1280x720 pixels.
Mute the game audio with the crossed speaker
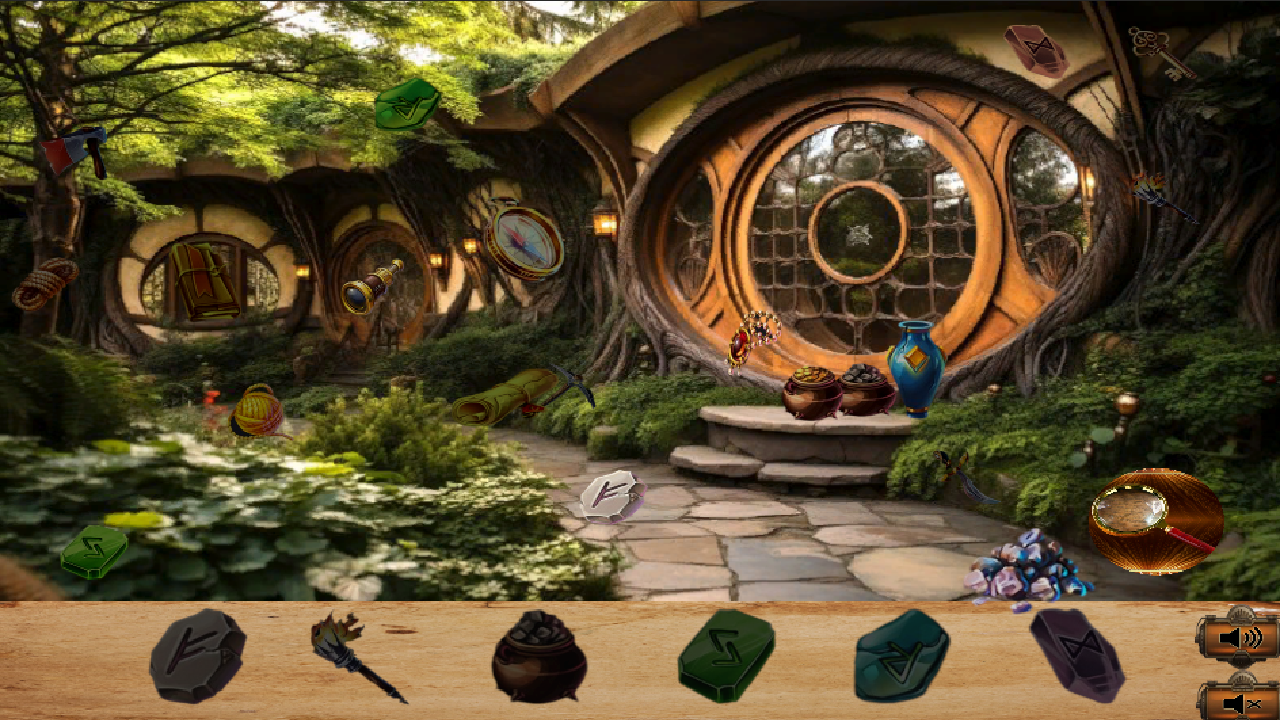pyautogui.click(x=1237, y=704)
